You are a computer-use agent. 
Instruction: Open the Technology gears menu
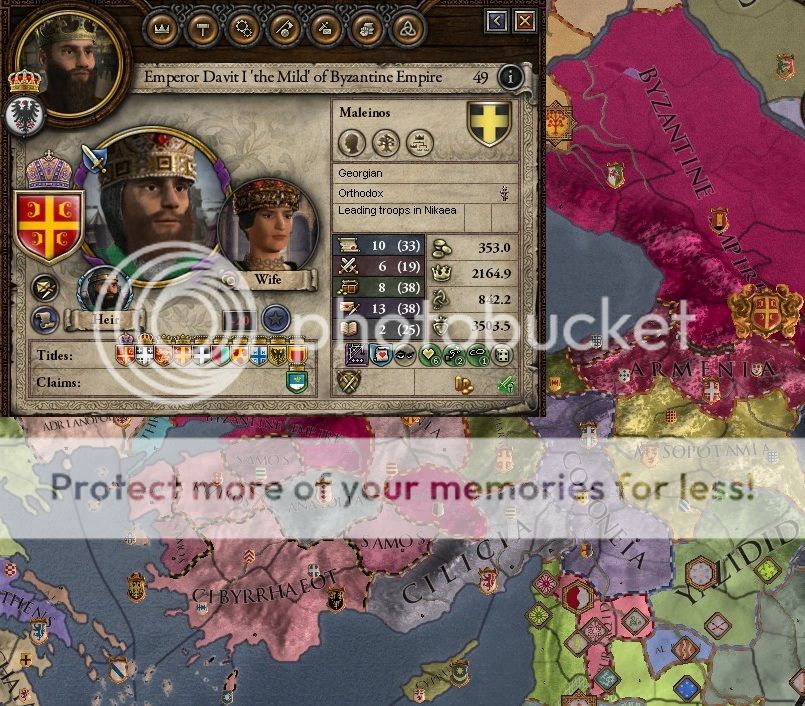[x=243, y=28]
